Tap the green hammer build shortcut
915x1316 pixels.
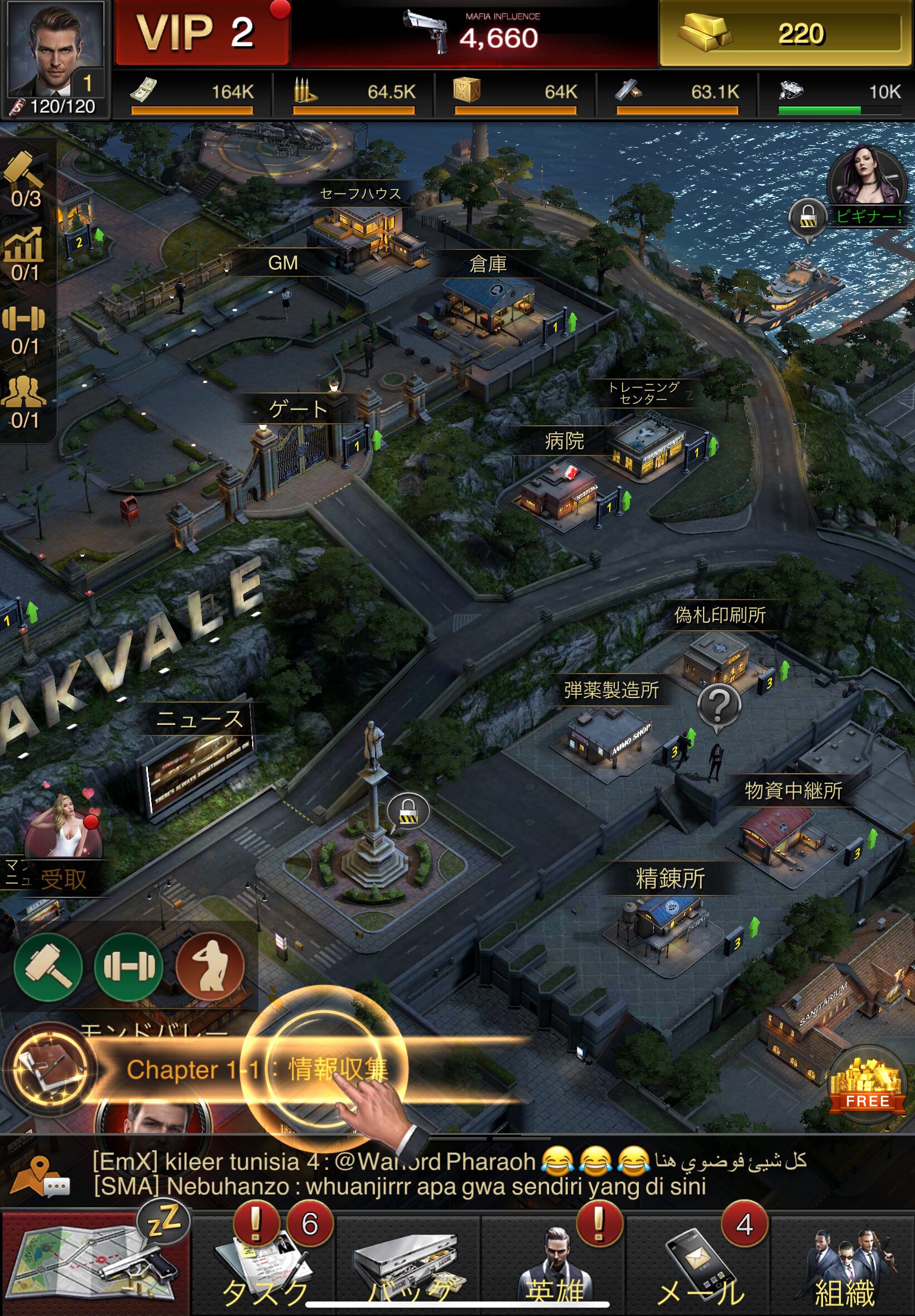point(48,967)
